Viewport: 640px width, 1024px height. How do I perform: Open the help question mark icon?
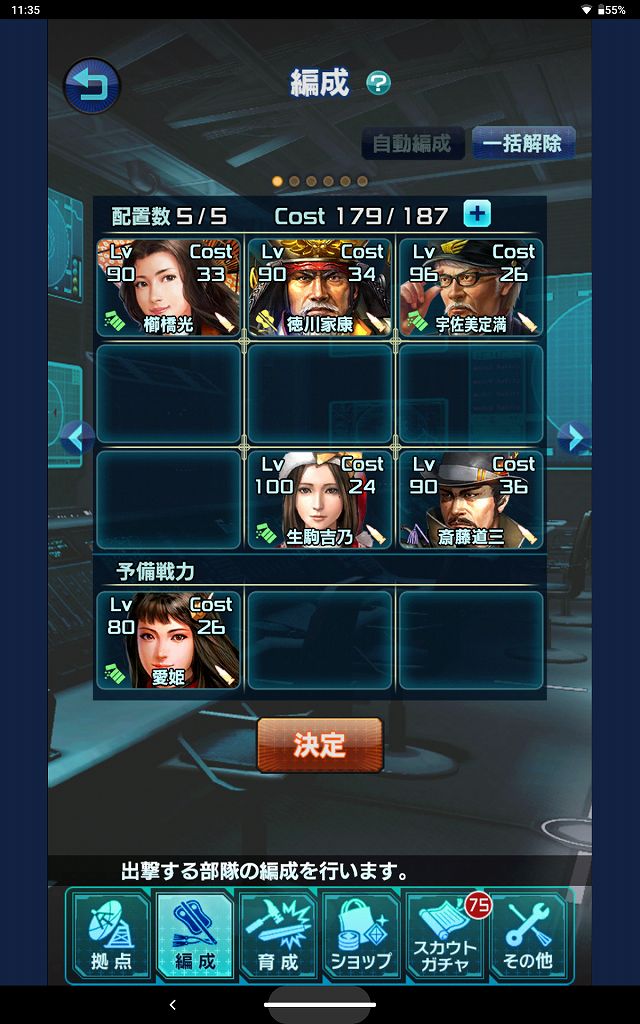pos(378,83)
